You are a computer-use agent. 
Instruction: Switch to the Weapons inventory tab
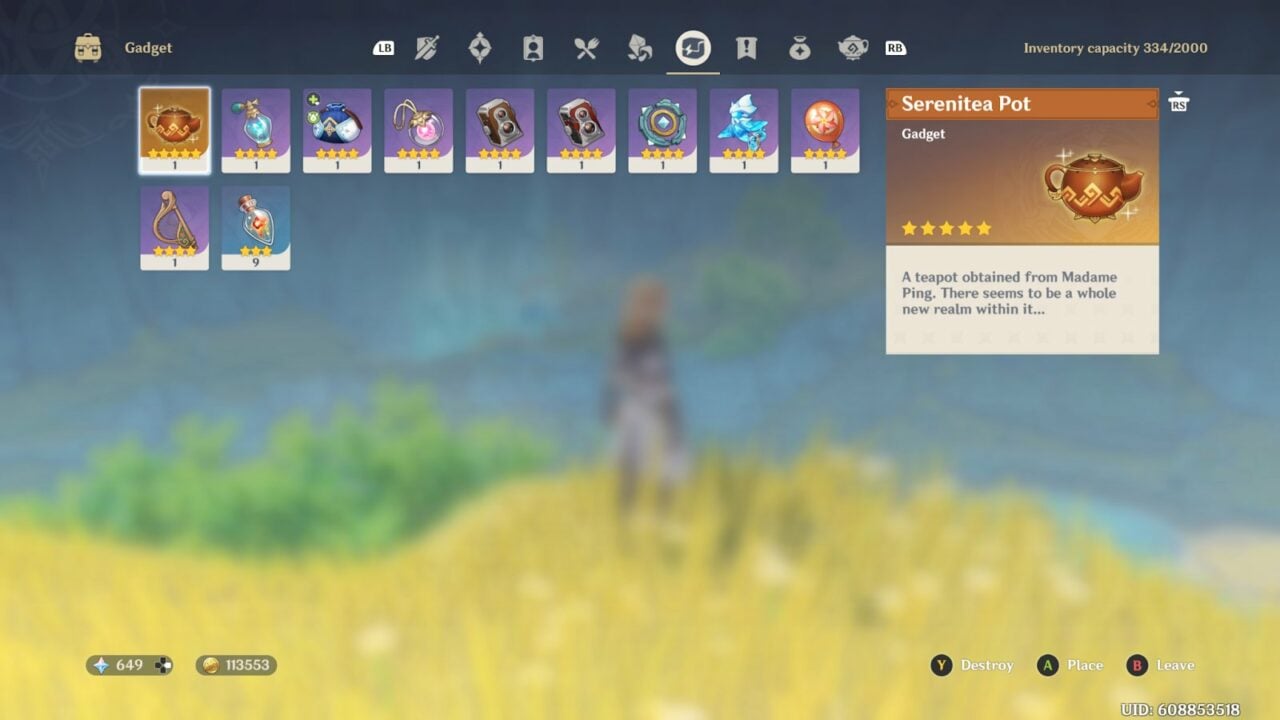click(428, 48)
